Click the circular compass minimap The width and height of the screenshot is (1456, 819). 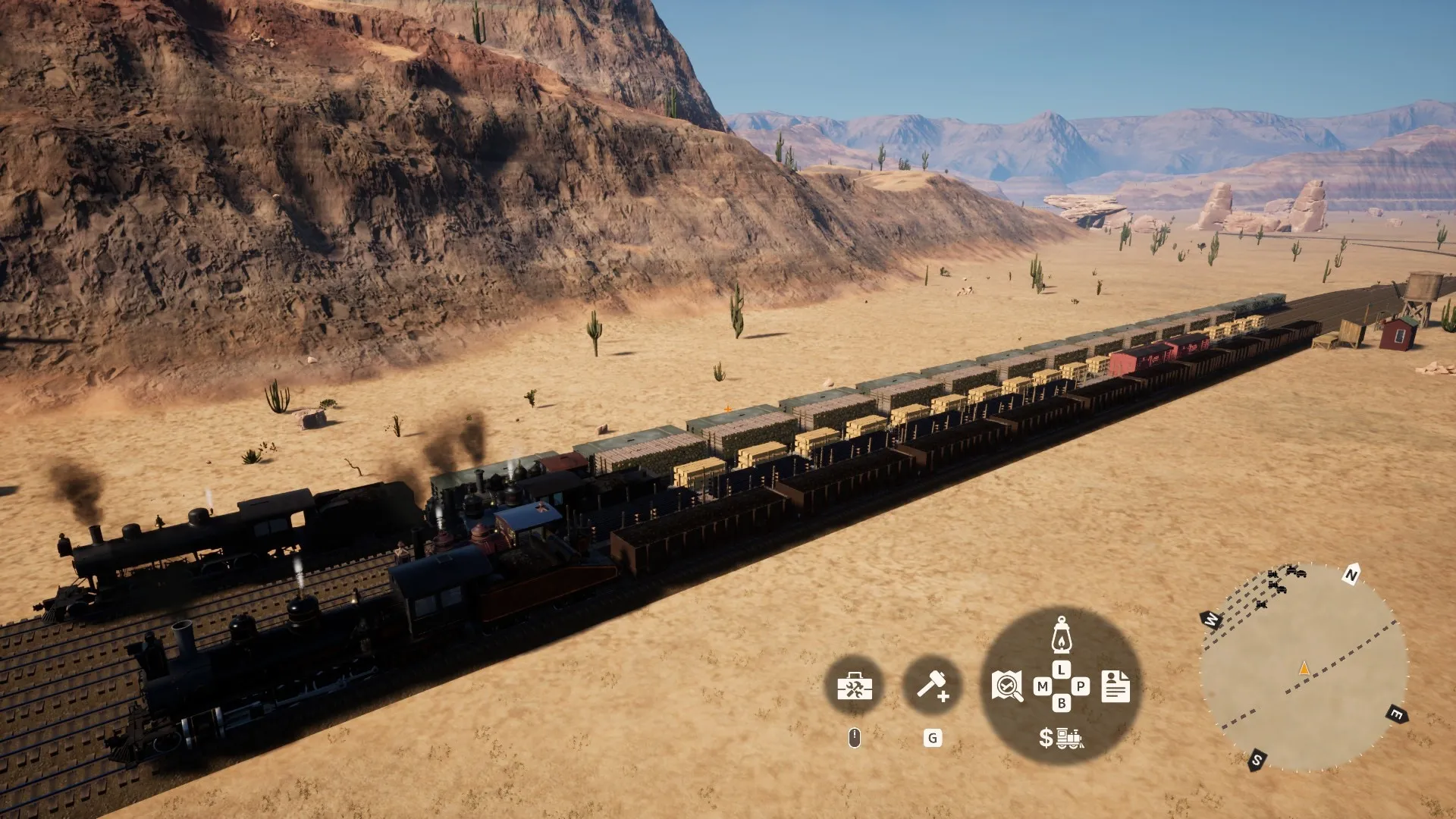1303,668
